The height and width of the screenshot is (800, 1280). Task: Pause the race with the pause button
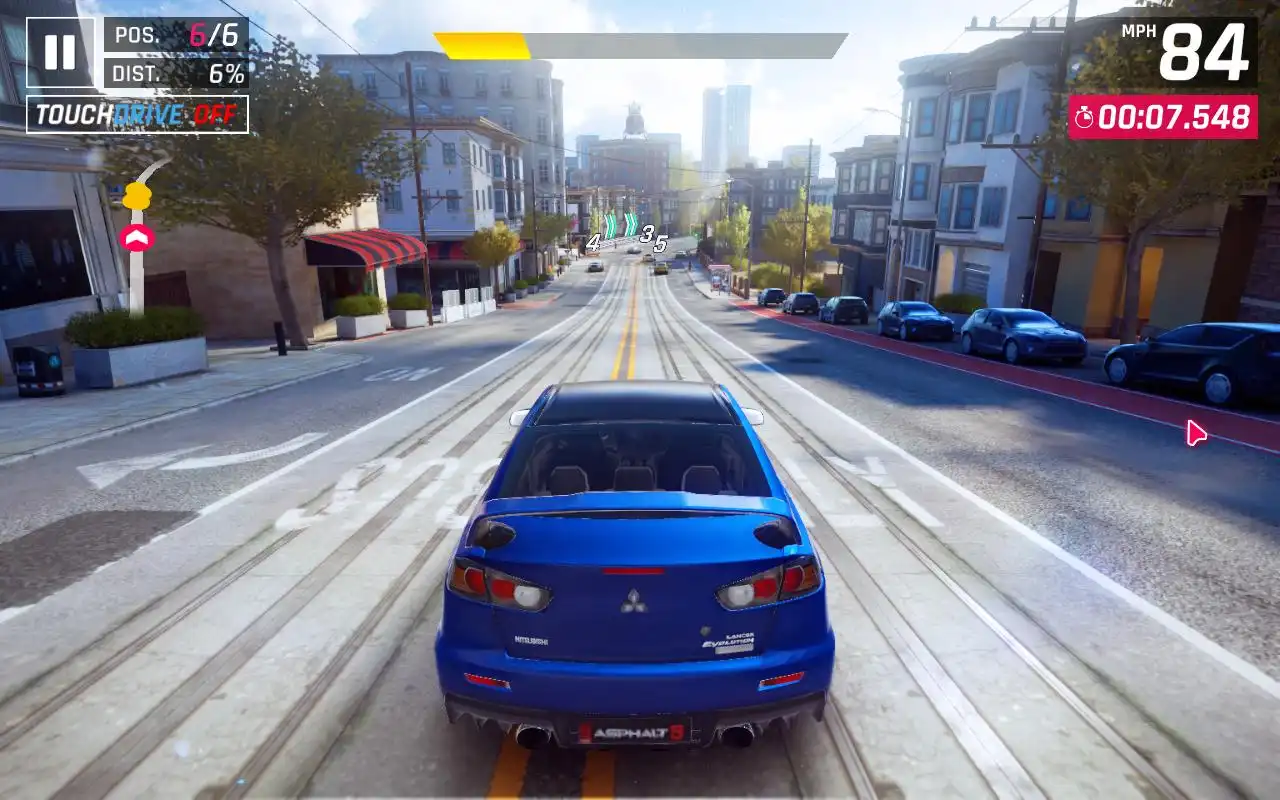click(60, 53)
